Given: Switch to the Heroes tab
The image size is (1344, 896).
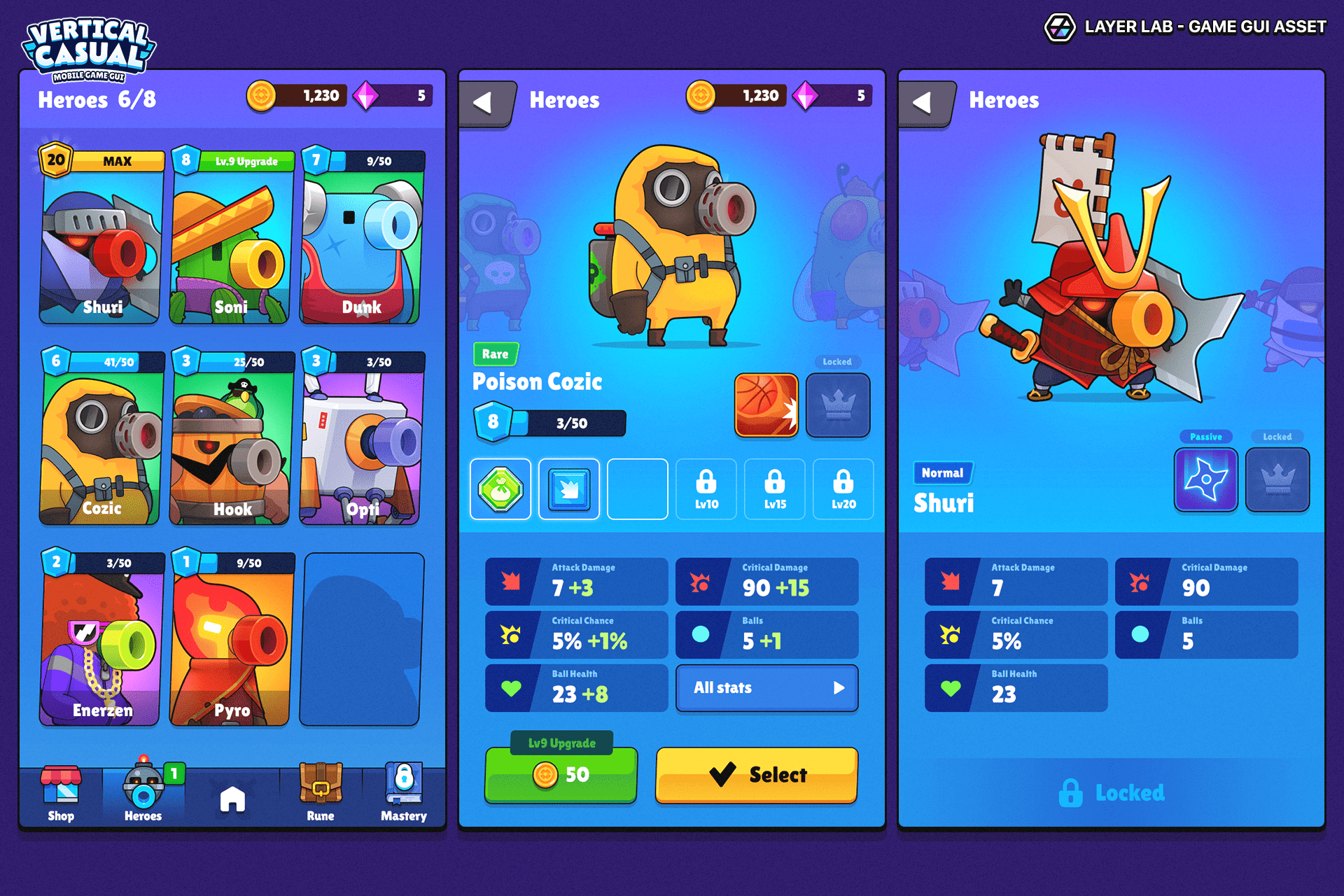Looking at the screenshot, I should tap(143, 795).
